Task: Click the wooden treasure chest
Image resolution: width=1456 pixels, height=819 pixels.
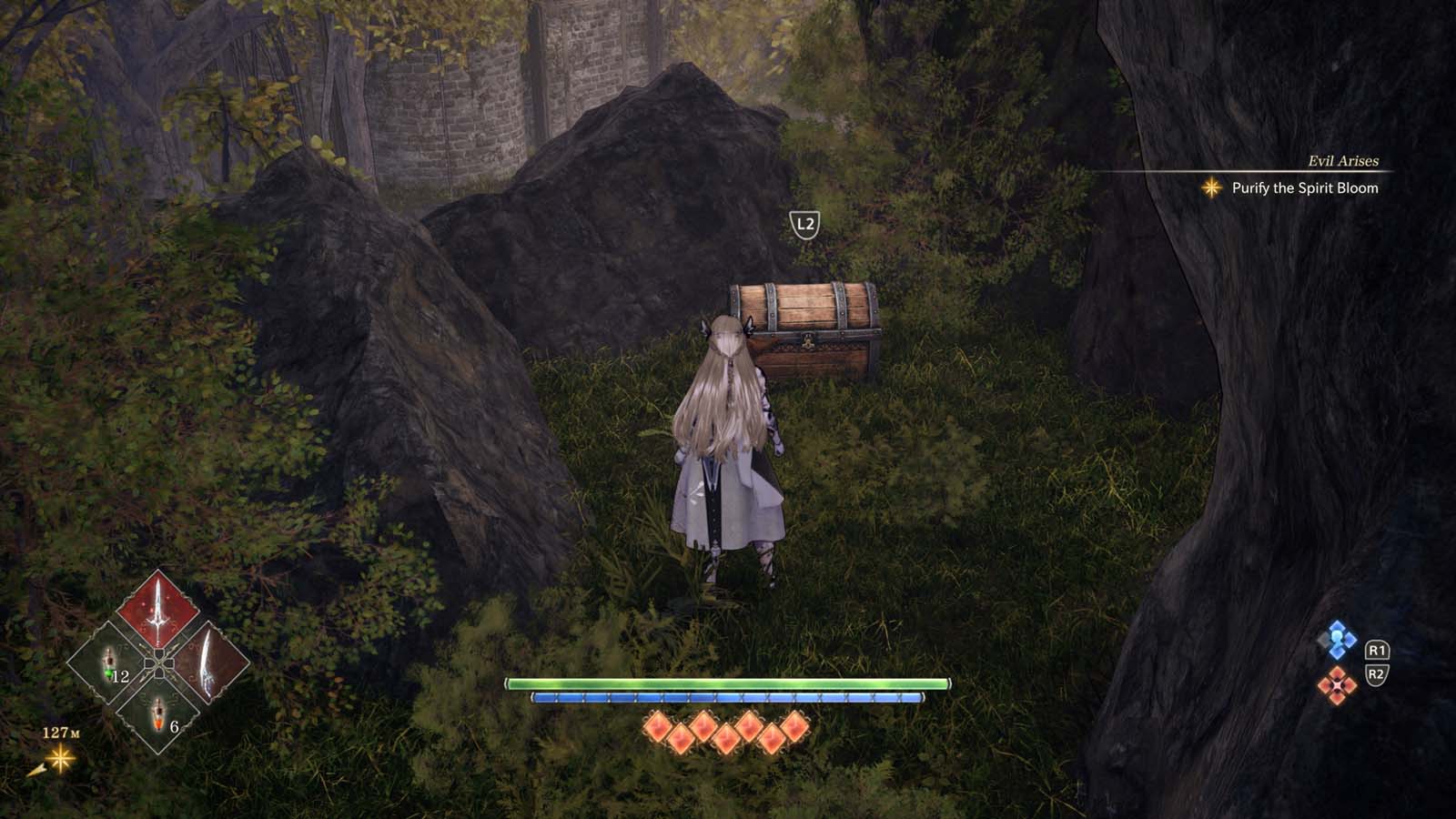Action: pos(808,329)
